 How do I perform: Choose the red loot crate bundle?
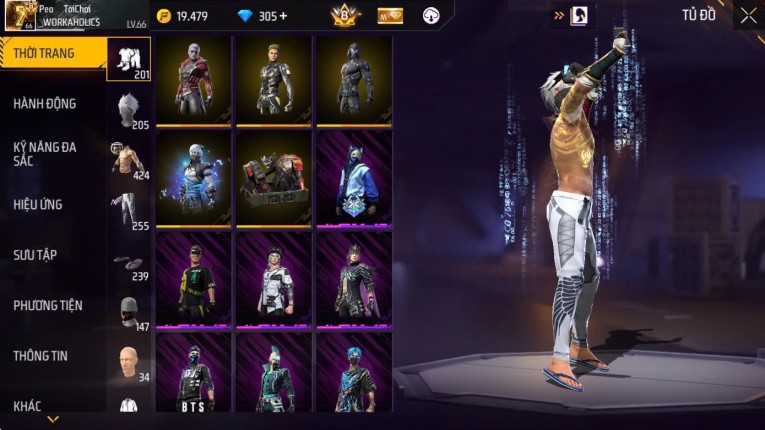[x=274, y=180]
